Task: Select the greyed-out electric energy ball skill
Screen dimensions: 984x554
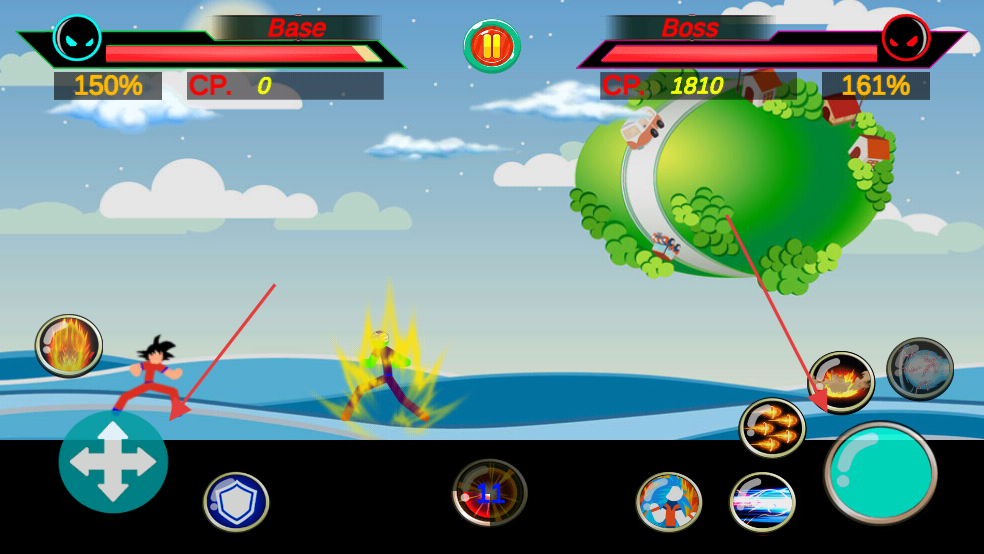Action: (920, 369)
